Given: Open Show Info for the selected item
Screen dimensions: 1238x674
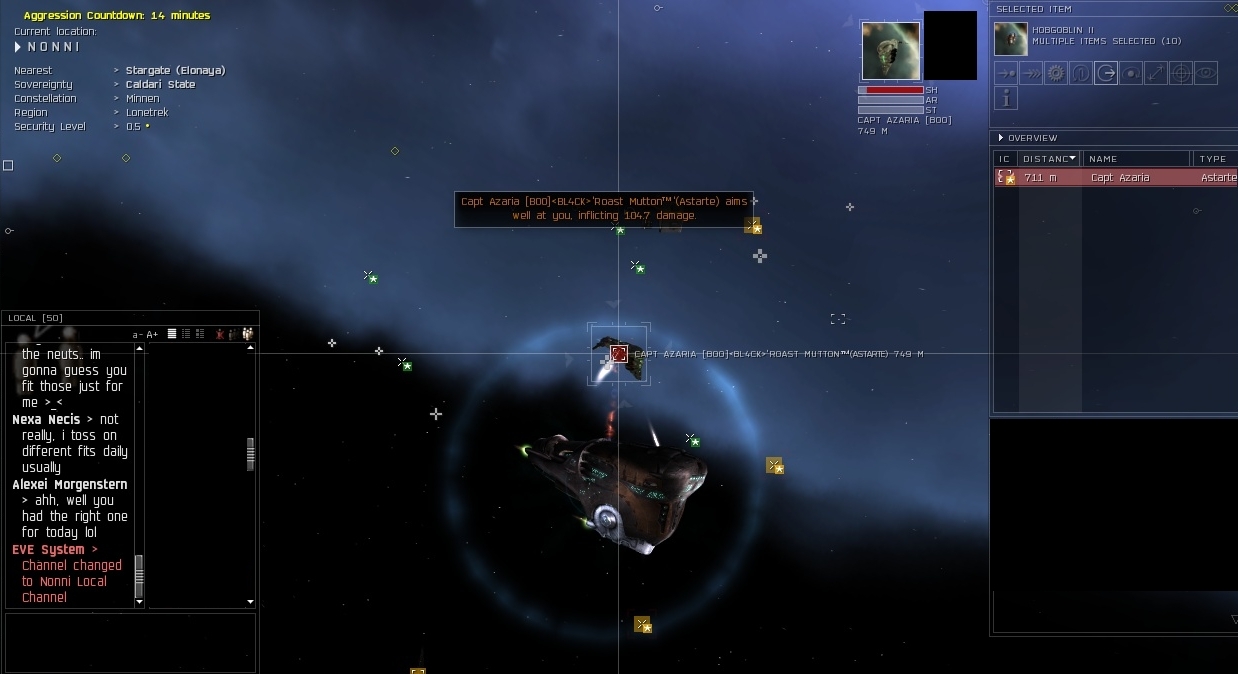Looking at the screenshot, I should pos(1006,98).
